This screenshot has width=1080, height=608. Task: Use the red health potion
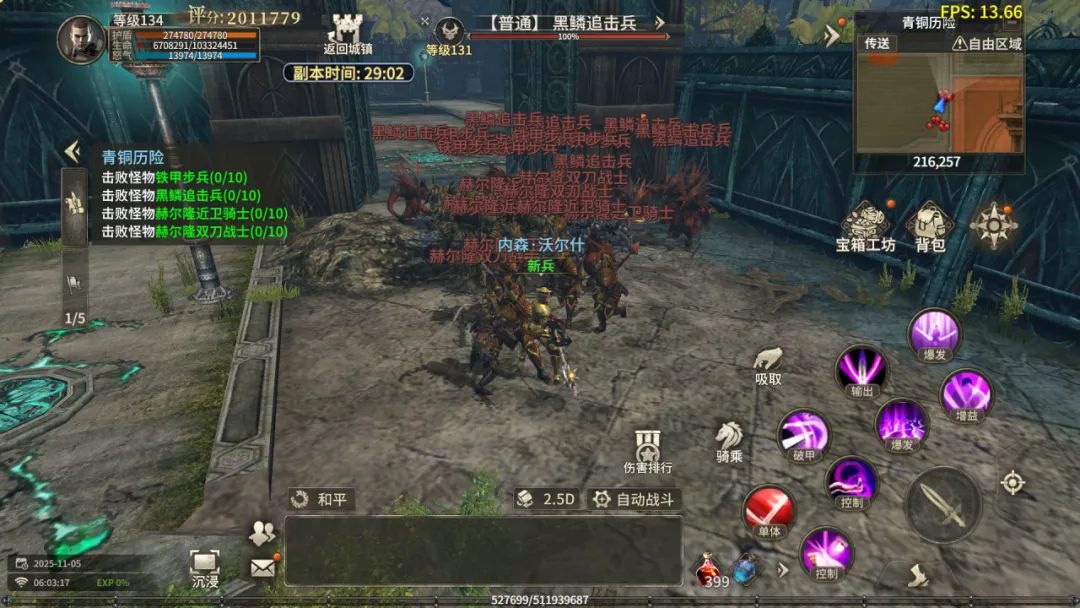709,569
